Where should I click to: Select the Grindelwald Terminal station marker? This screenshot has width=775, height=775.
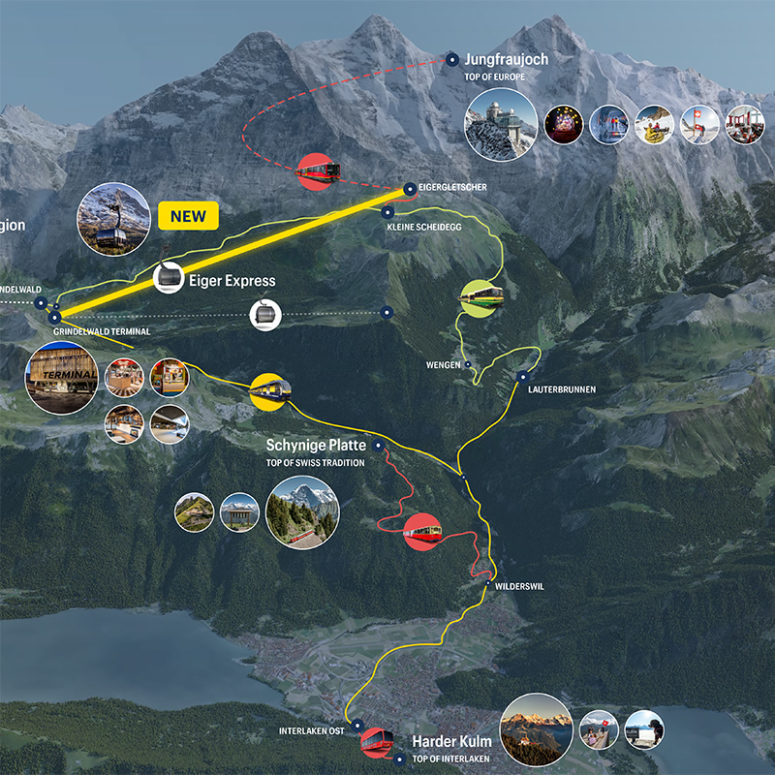point(54,317)
